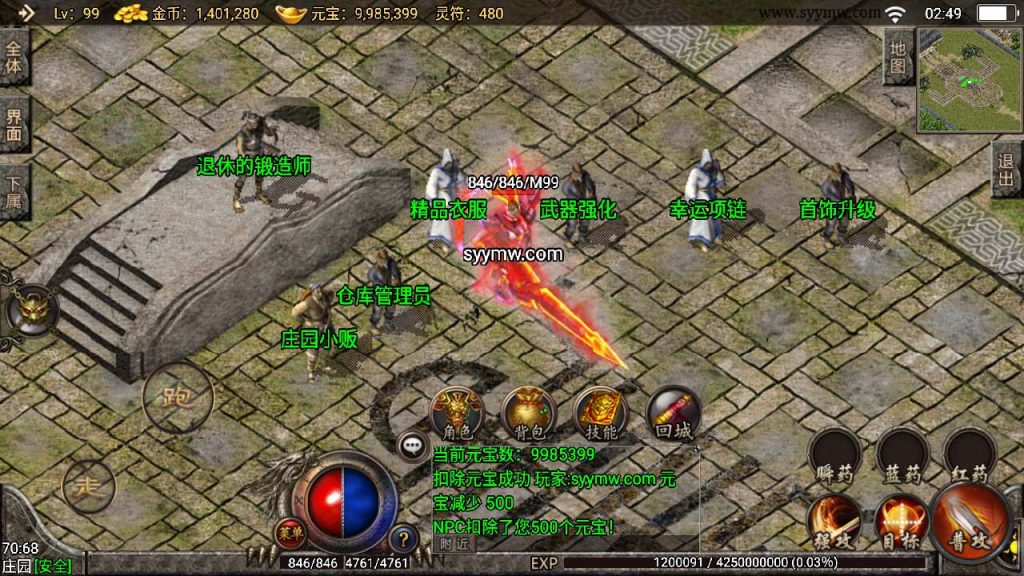Use the 瞬药 instant potion slot
Viewport: 1024px width, 576px height.
point(834,455)
